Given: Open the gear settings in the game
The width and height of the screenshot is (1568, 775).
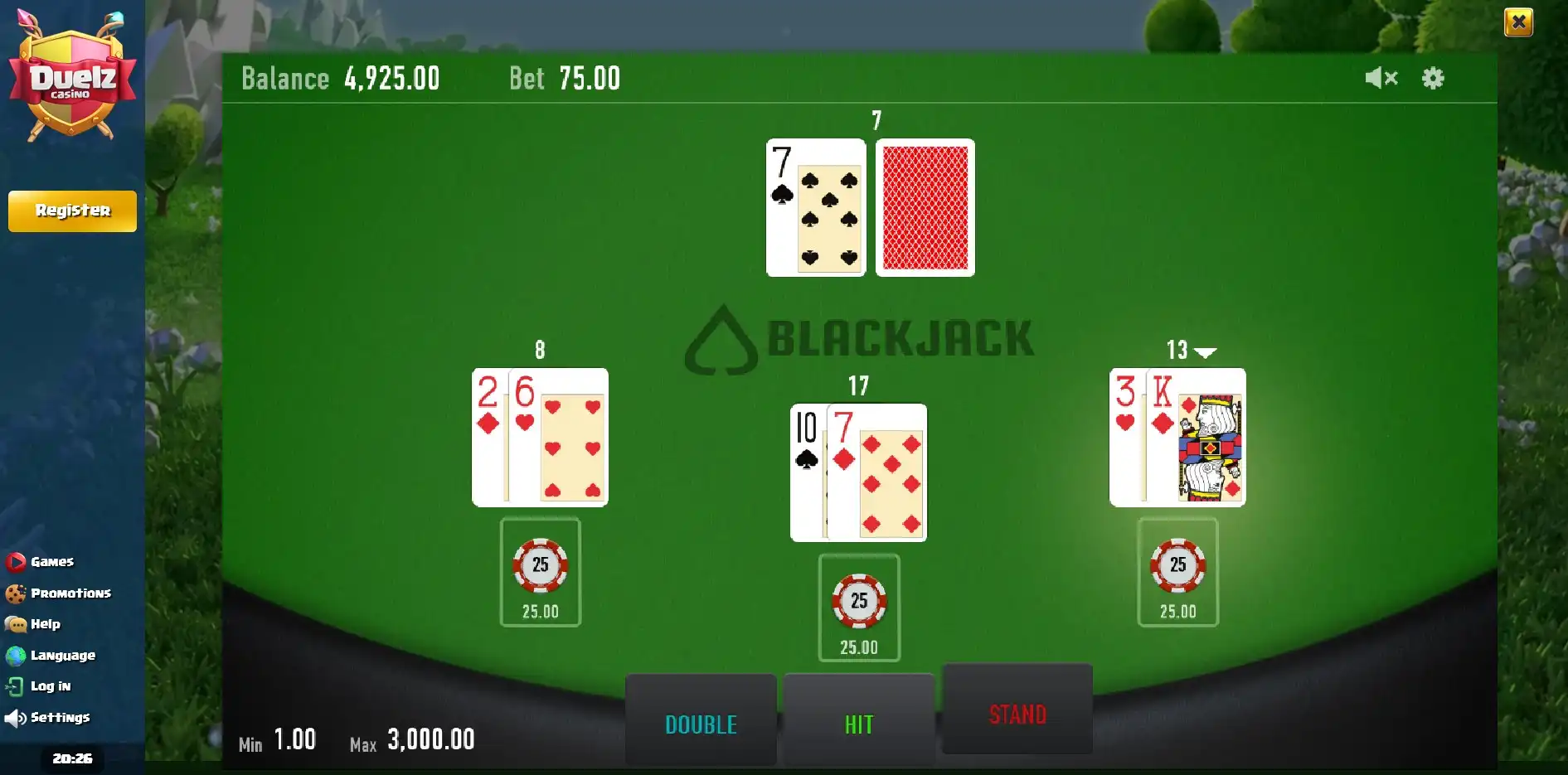Looking at the screenshot, I should tap(1433, 78).
